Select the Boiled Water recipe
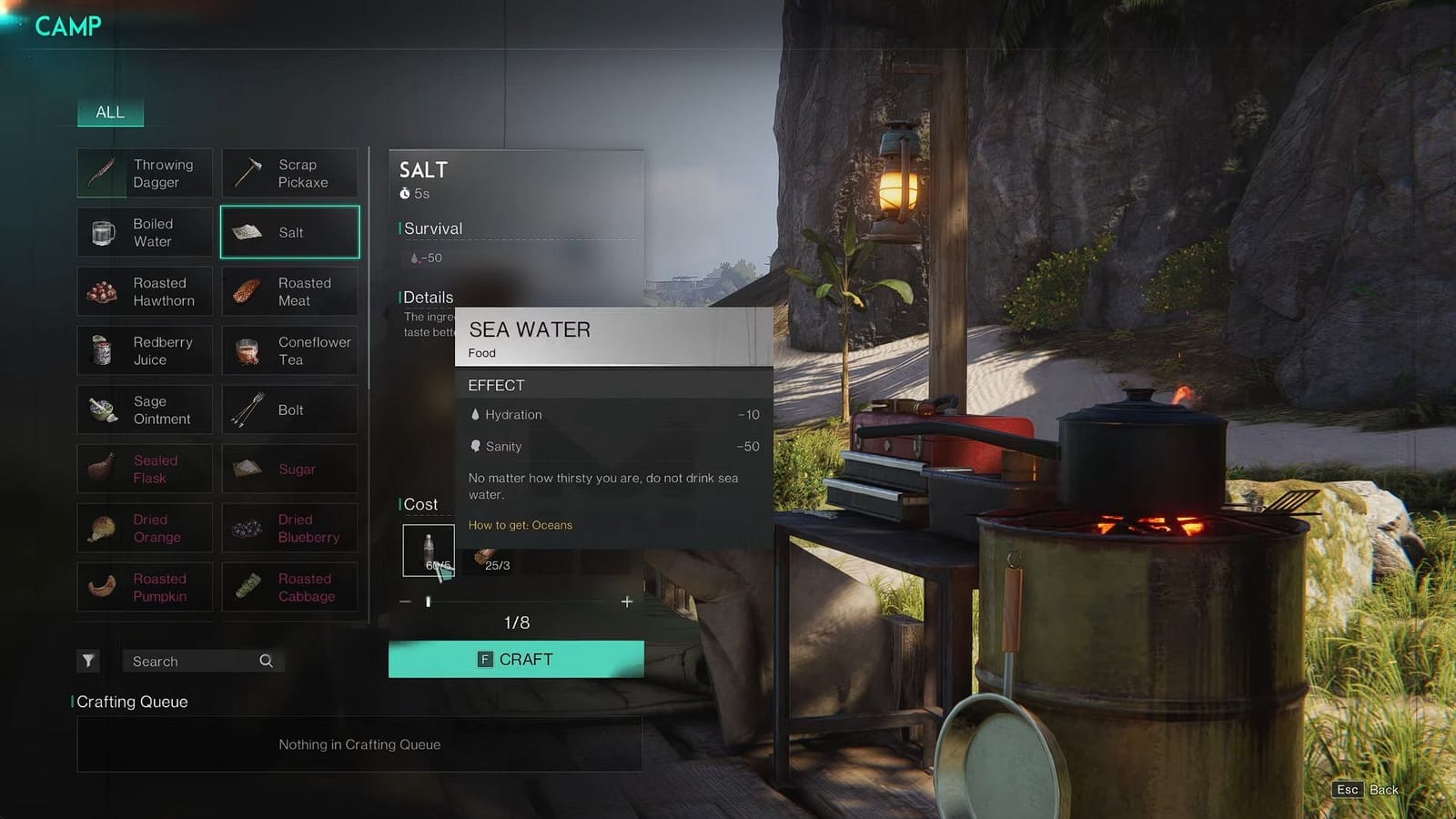 coord(145,232)
